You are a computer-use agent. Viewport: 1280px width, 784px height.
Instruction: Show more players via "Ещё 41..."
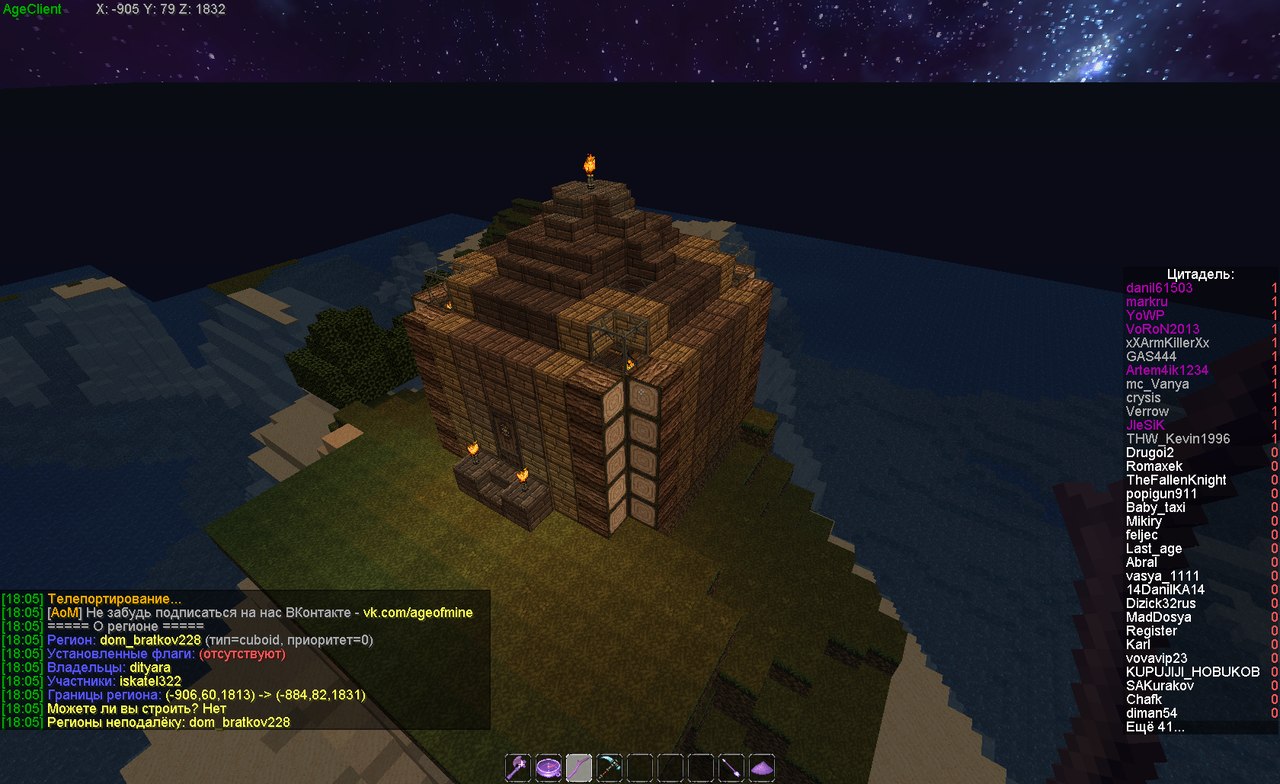pos(1154,727)
